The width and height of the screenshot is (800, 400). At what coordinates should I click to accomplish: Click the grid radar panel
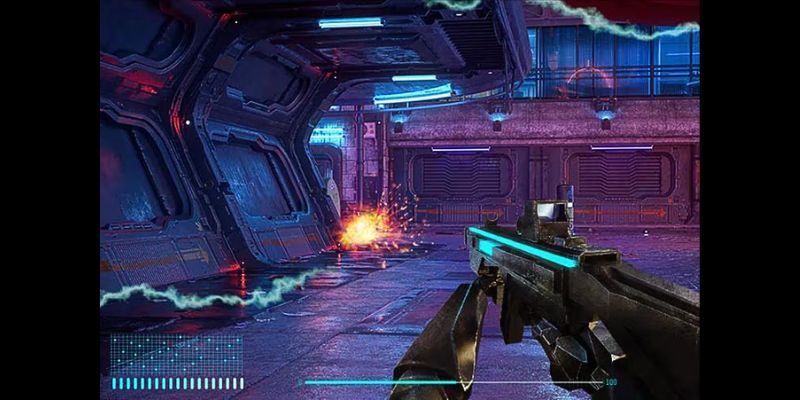coord(176,354)
